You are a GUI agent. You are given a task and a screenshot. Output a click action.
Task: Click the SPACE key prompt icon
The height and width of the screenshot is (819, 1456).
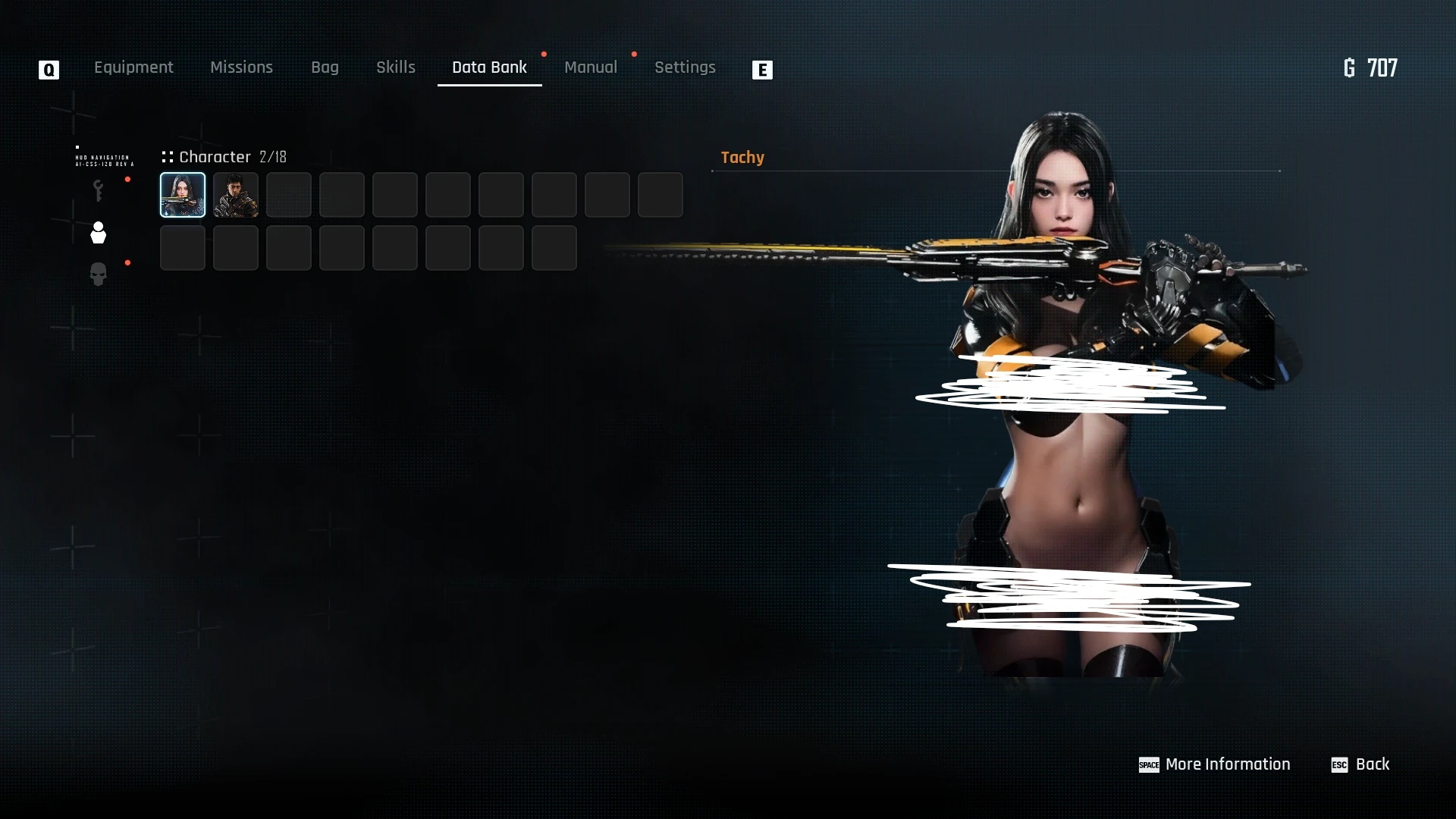(x=1149, y=766)
